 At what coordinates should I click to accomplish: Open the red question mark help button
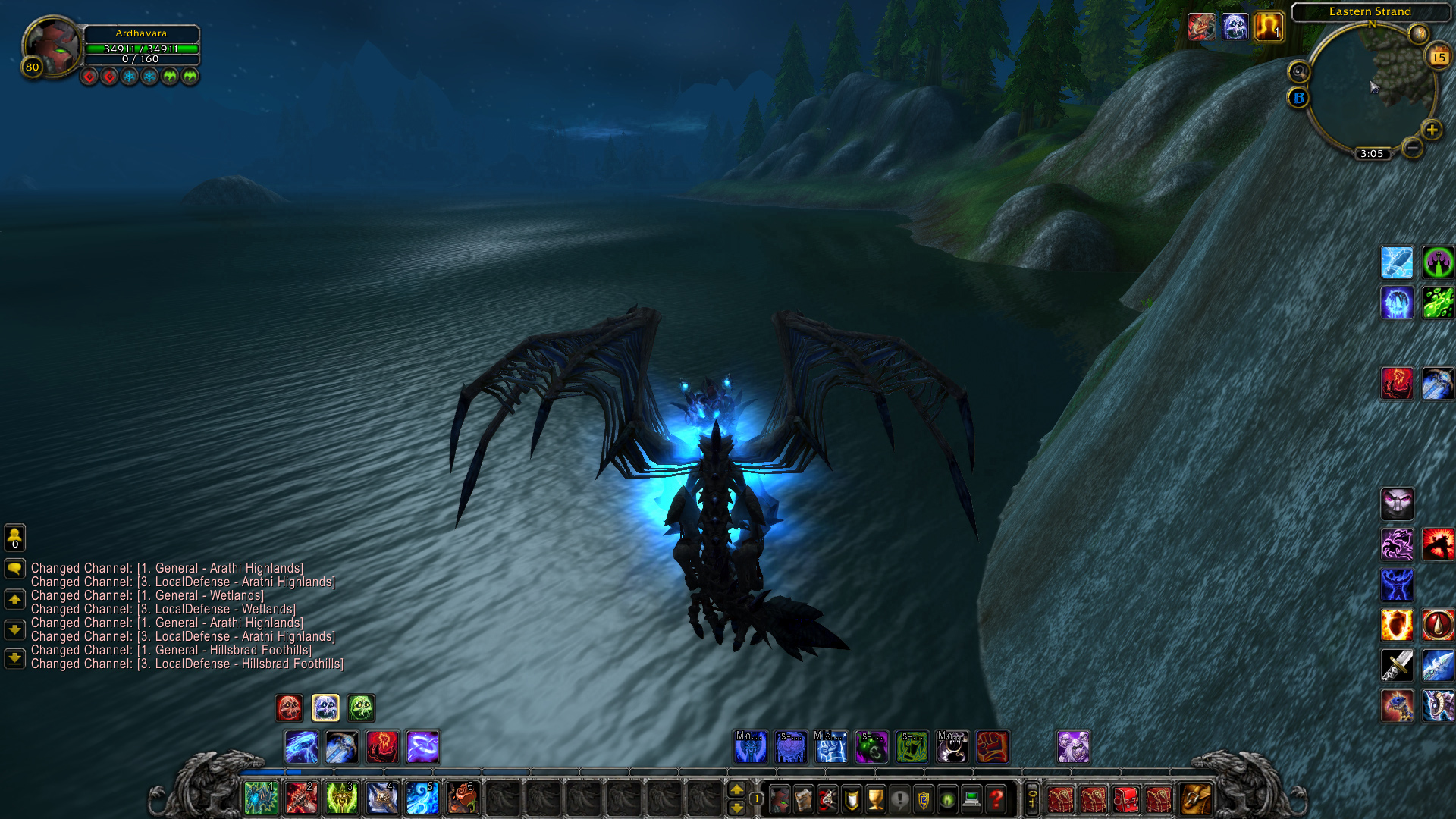[x=996, y=799]
